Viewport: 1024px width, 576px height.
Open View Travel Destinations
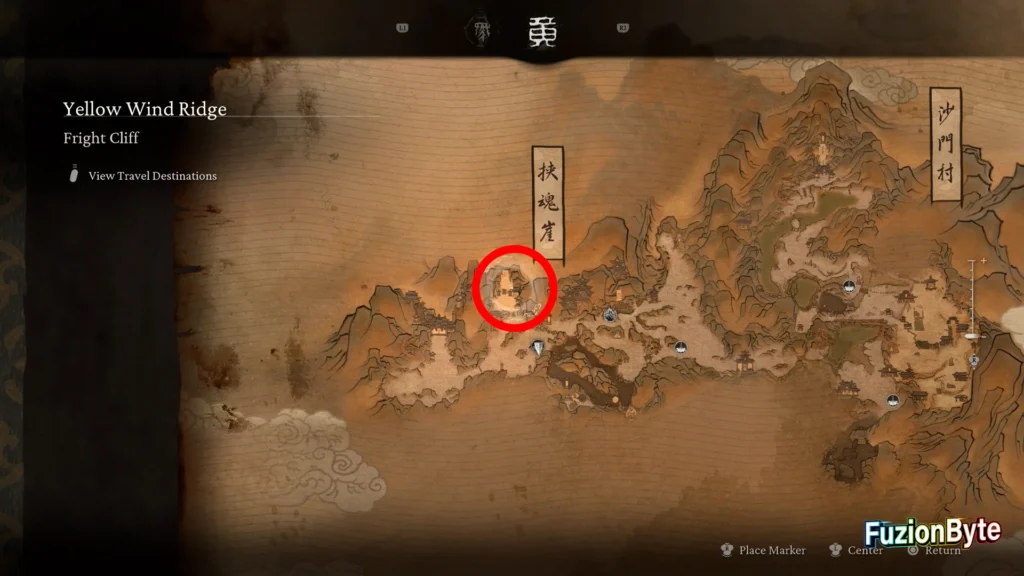pyautogui.click(x=152, y=176)
